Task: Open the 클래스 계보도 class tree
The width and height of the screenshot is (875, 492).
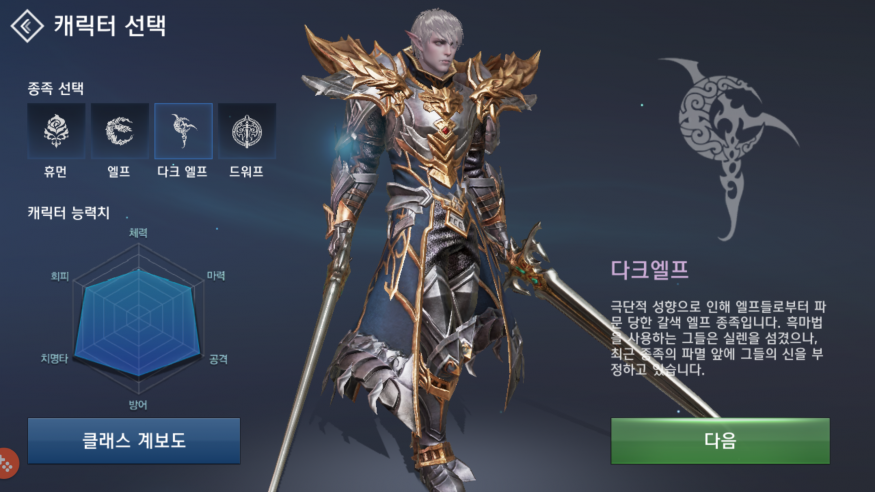Action: [134, 441]
